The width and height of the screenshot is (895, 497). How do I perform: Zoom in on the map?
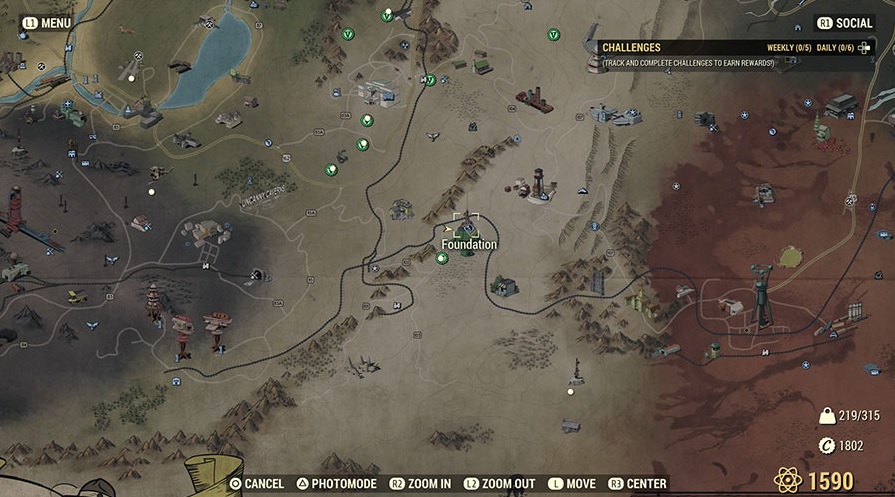click(420, 484)
